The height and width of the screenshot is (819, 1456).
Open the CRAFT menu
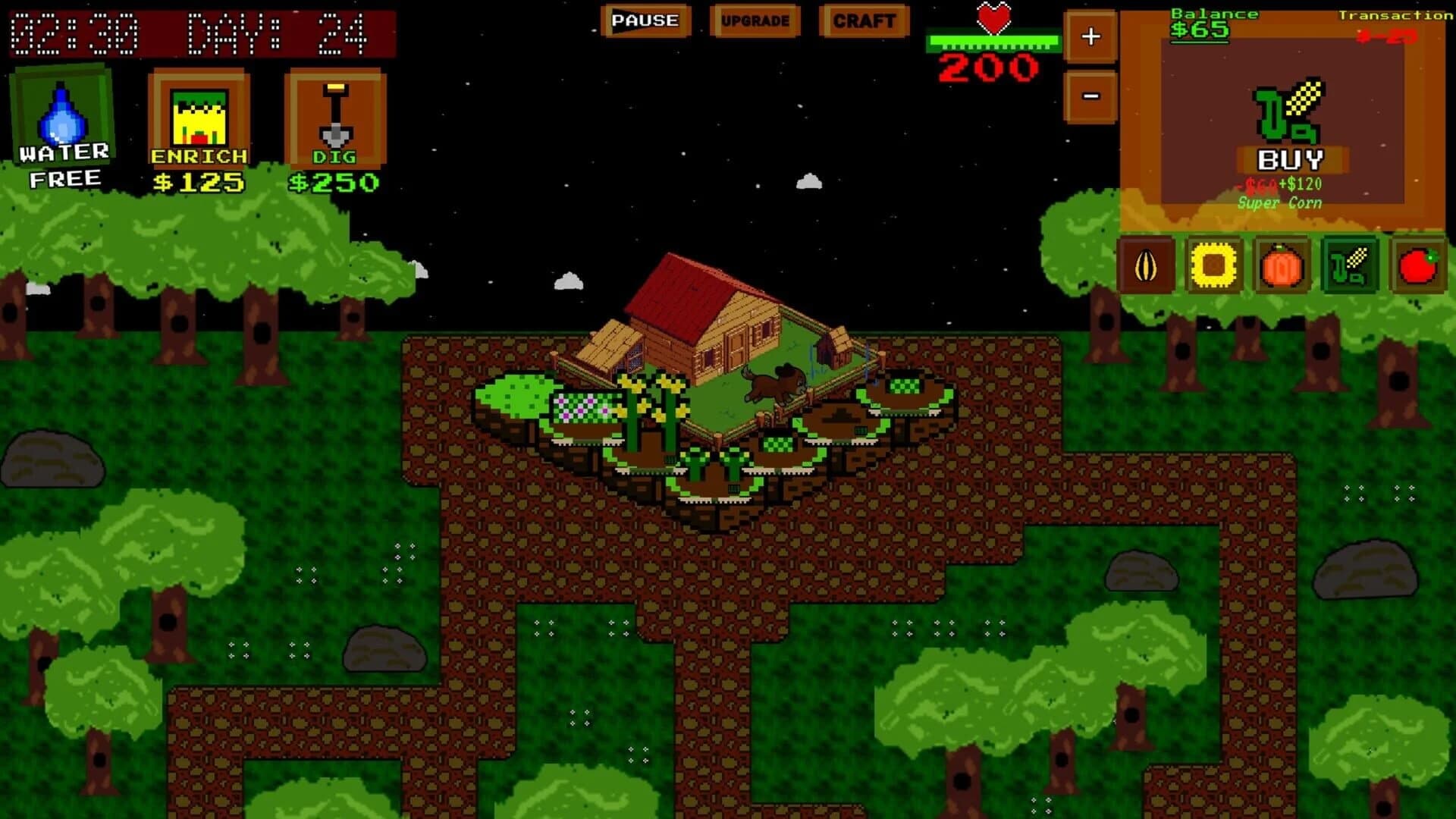[x=864, y=21]
